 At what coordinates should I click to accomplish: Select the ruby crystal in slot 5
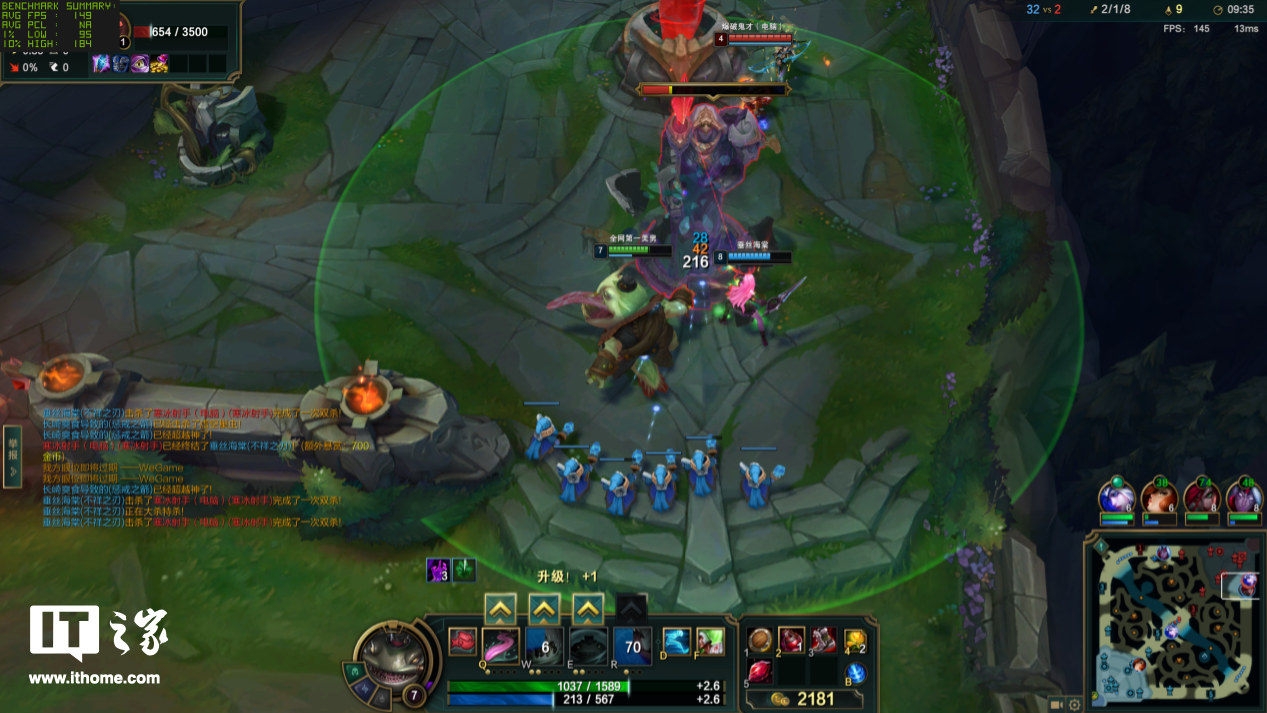[x=761, y=672]
